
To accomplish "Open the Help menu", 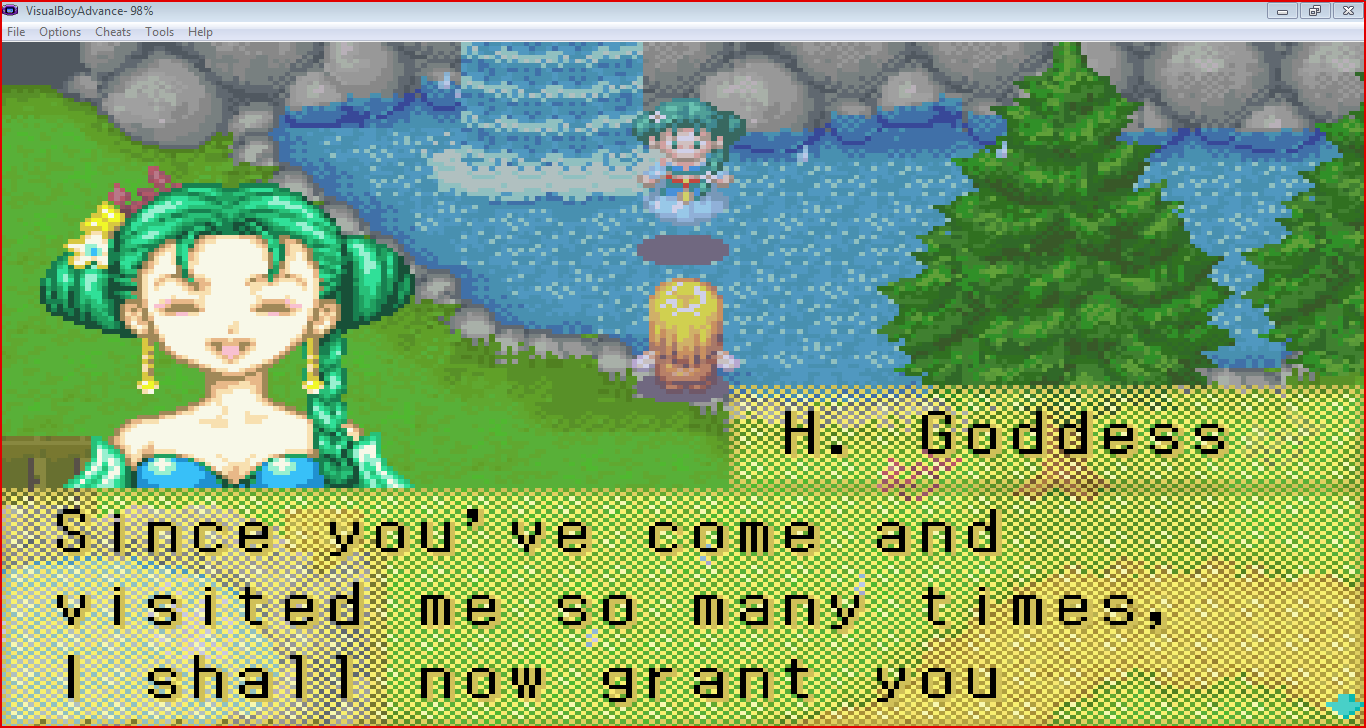I will (x=200, y=31).
